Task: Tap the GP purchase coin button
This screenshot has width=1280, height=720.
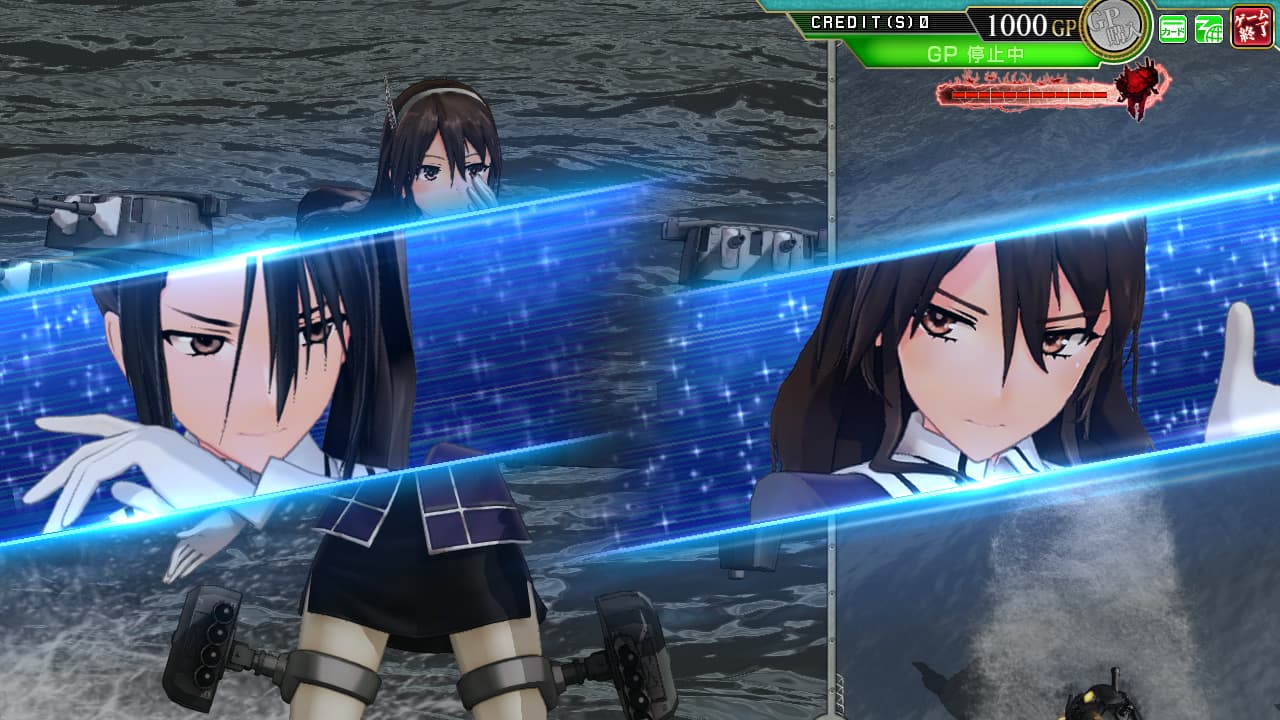Action: click(1115, 24)
